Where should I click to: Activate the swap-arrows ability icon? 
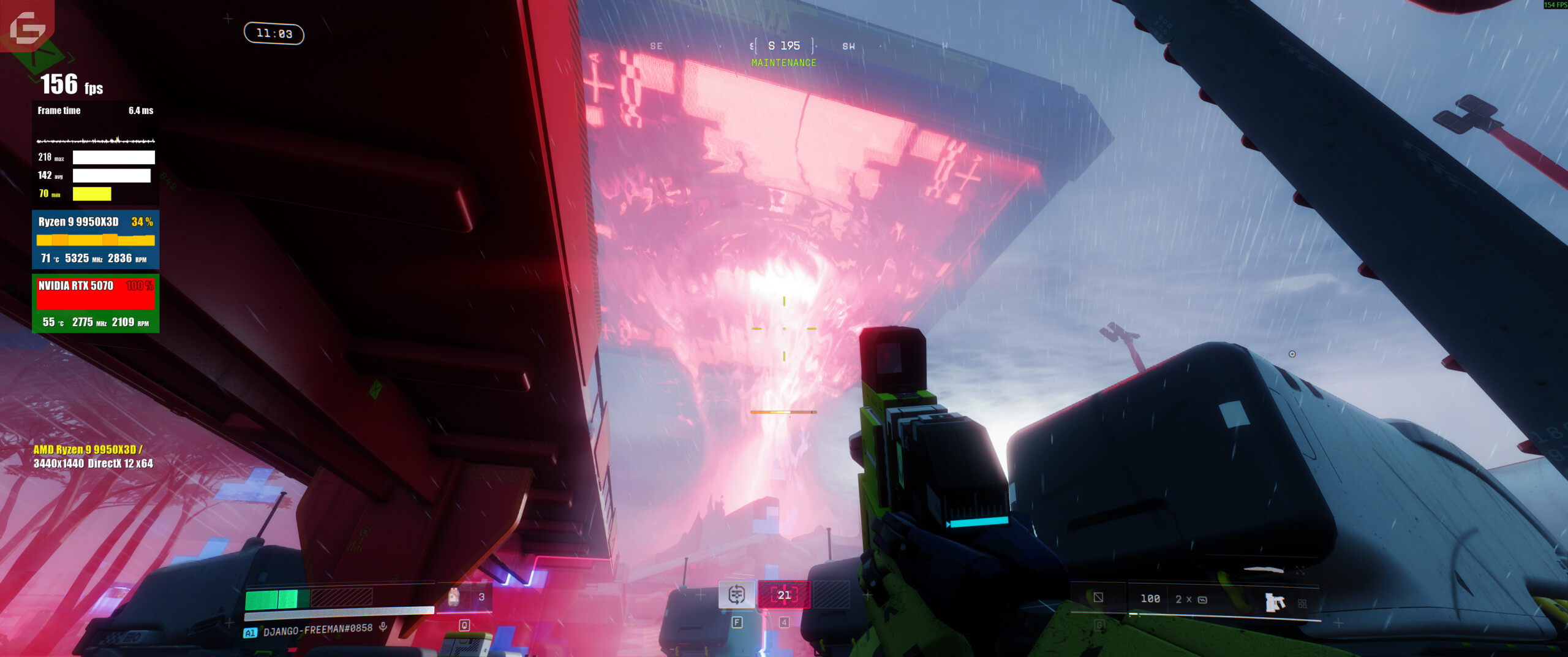click(x=736, y=594)
